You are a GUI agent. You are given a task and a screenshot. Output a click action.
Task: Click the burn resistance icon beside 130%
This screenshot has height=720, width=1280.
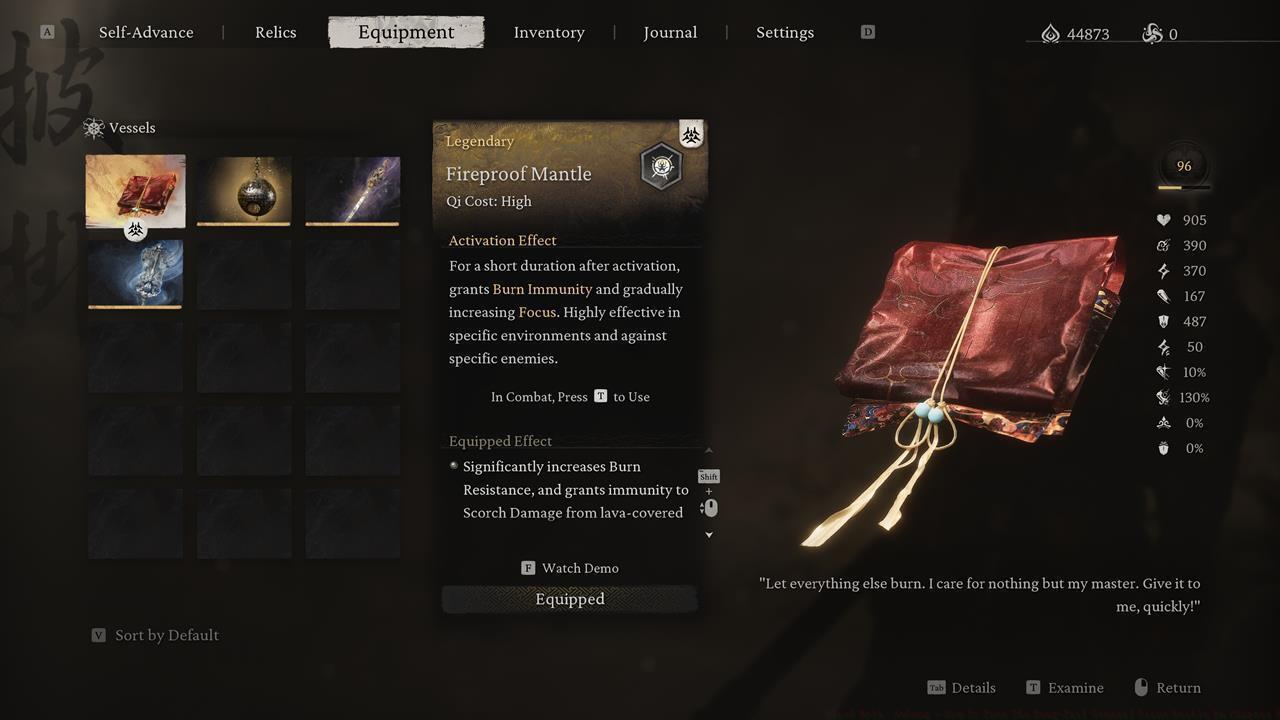[1162, 397]
